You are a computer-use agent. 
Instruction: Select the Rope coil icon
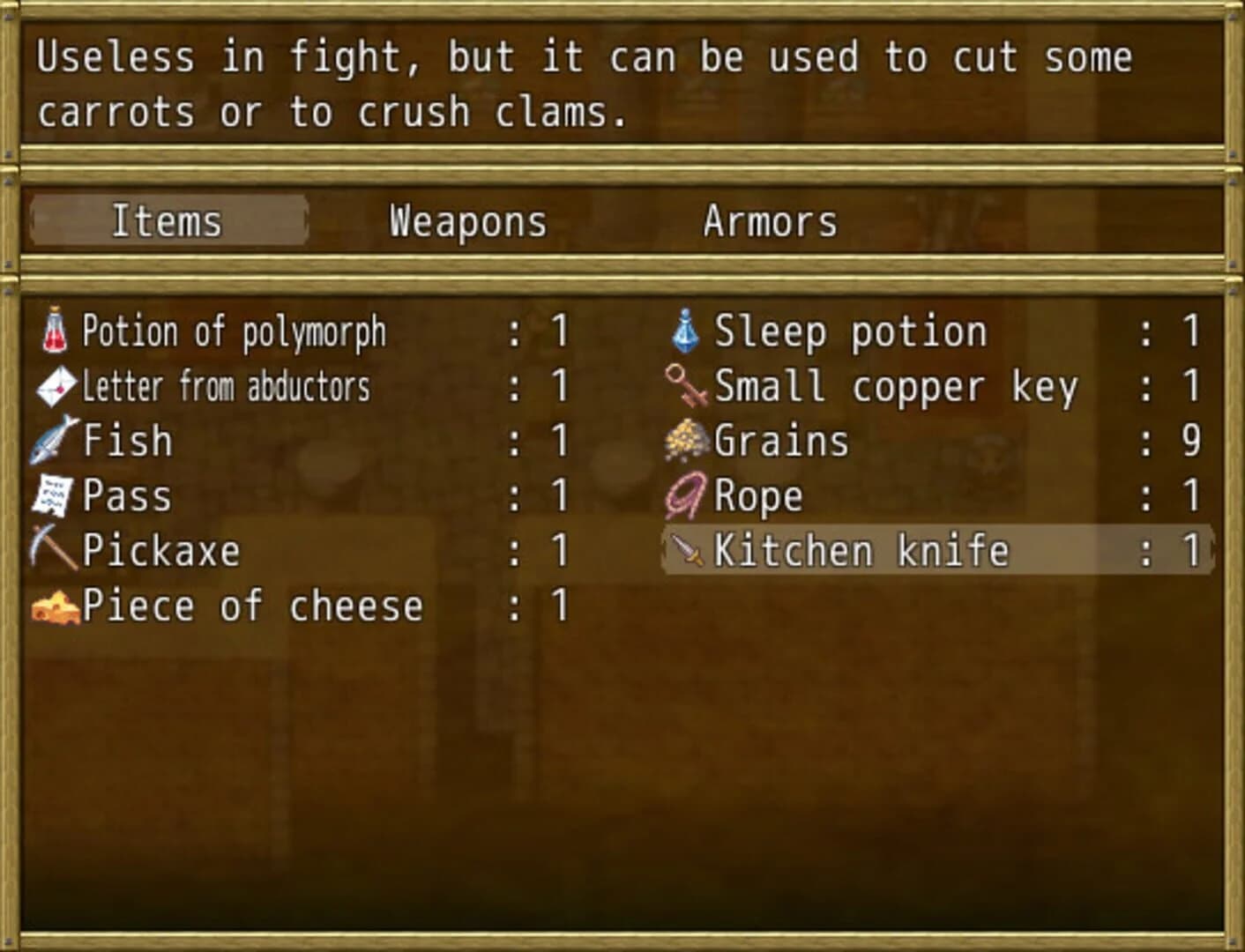(686, 496)
